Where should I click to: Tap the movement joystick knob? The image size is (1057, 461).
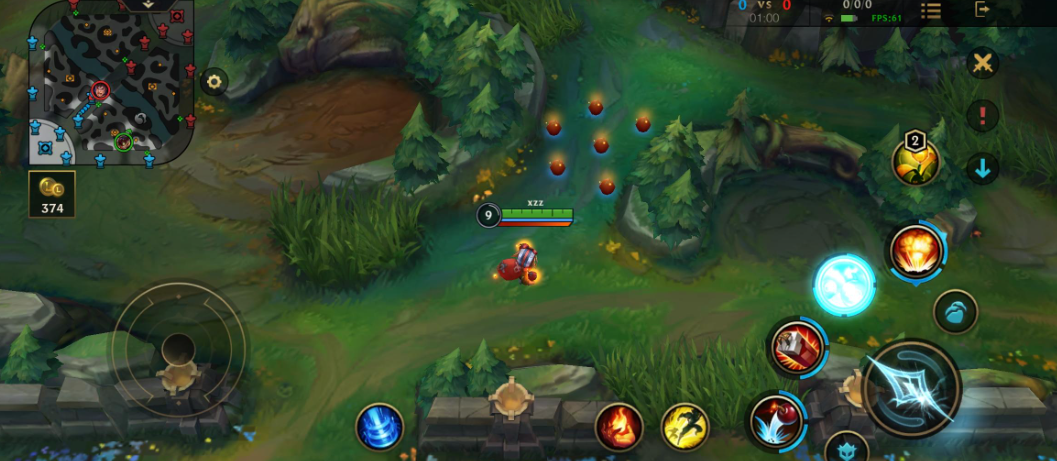pos(178,348)
